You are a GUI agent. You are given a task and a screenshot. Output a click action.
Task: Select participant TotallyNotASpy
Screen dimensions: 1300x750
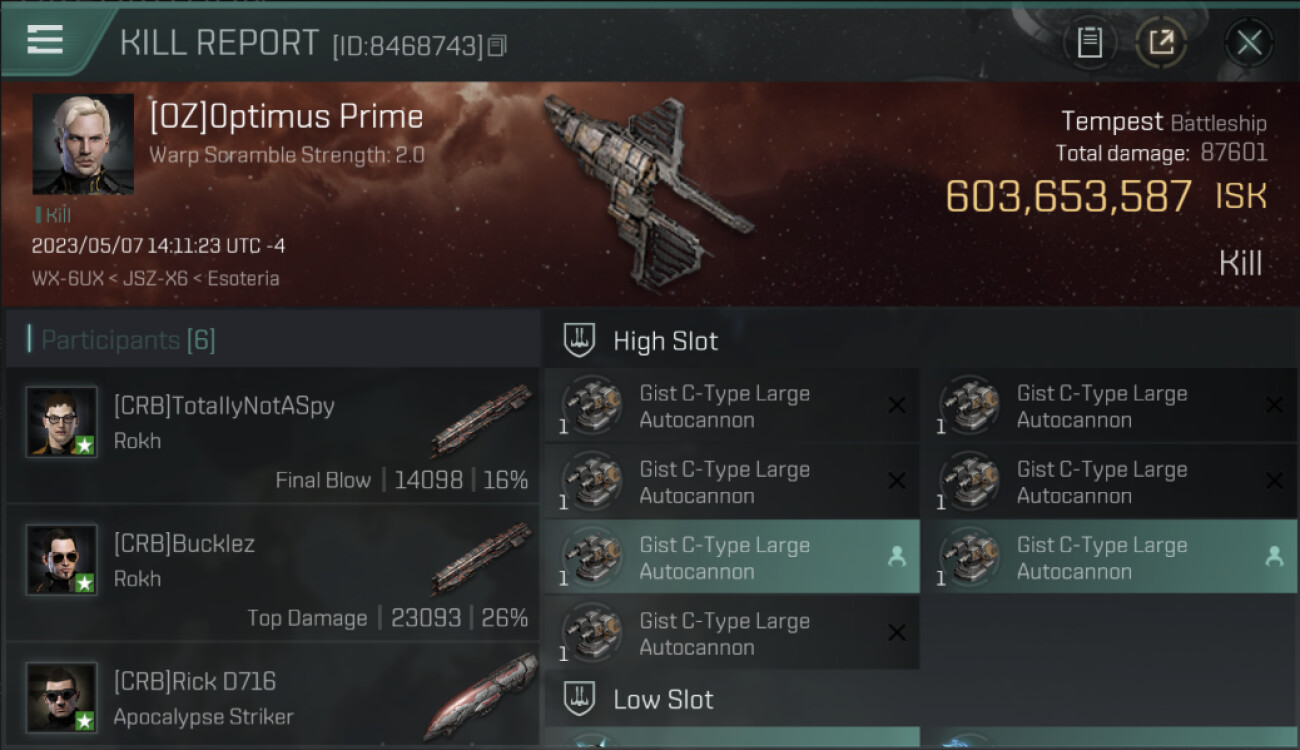(272, 435)
